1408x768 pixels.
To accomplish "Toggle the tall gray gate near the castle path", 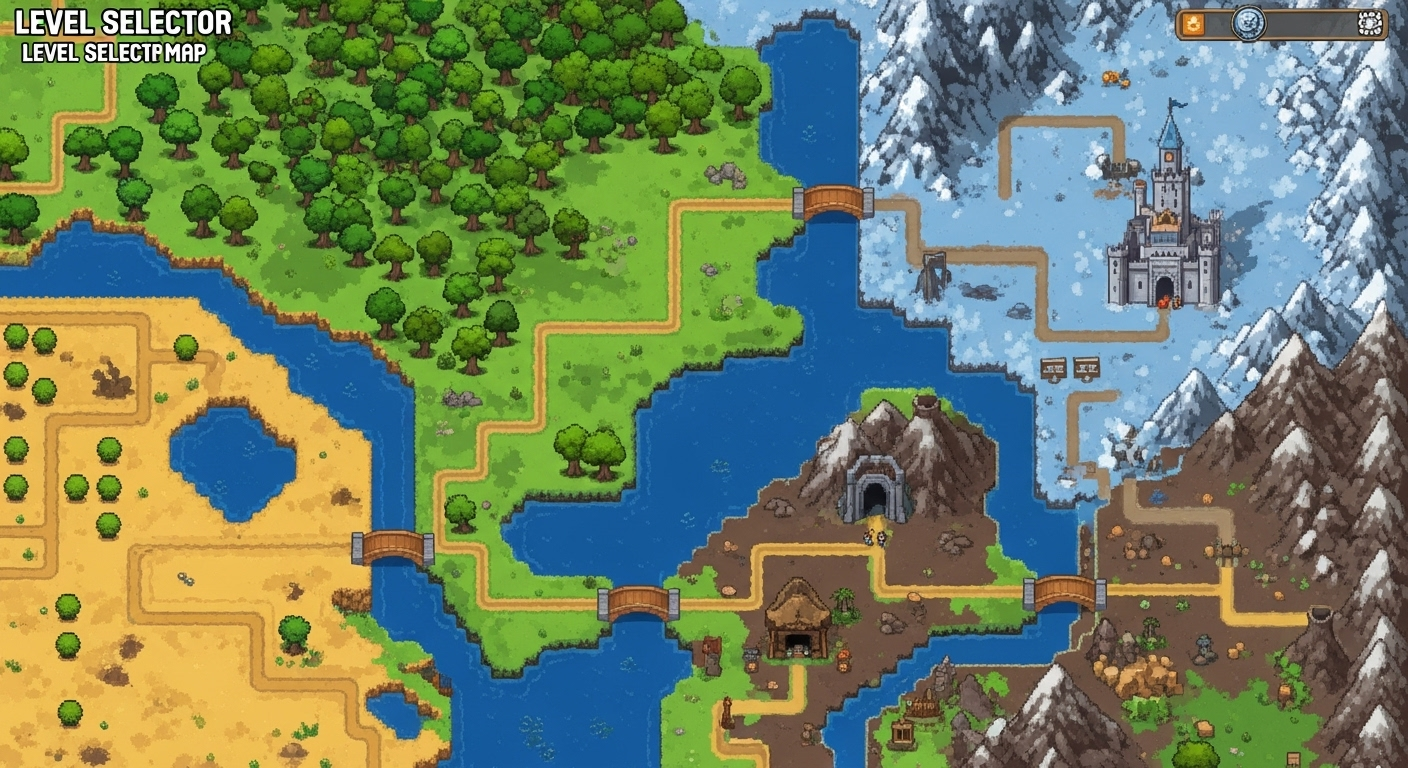I will [x=935, y=270].
